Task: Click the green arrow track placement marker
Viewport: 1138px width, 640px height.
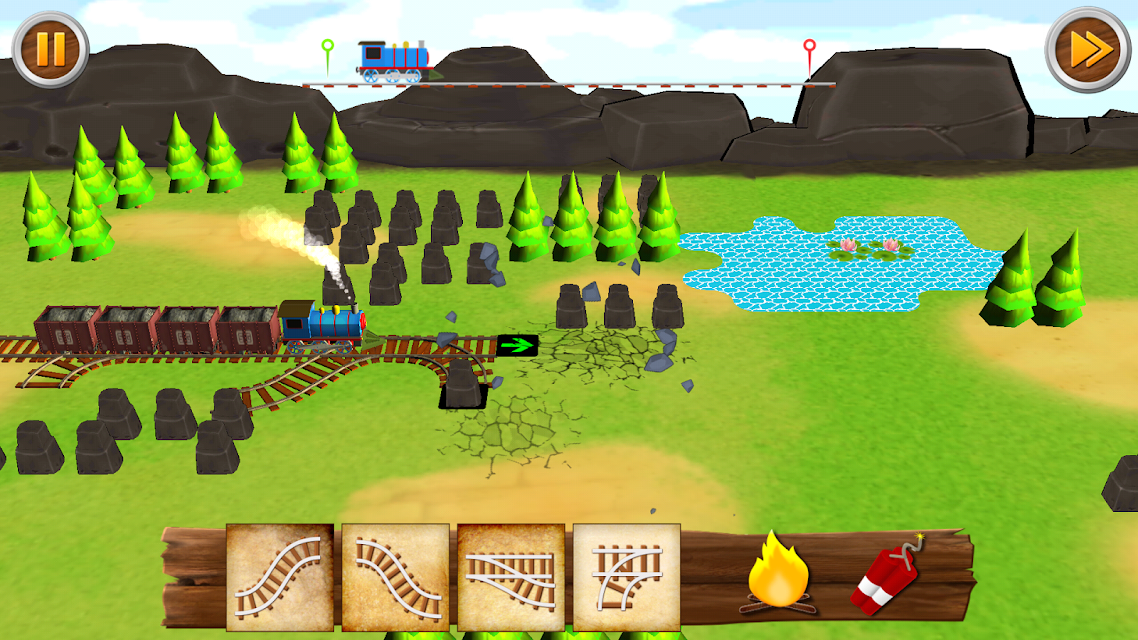Action: [x=517, y=346]
